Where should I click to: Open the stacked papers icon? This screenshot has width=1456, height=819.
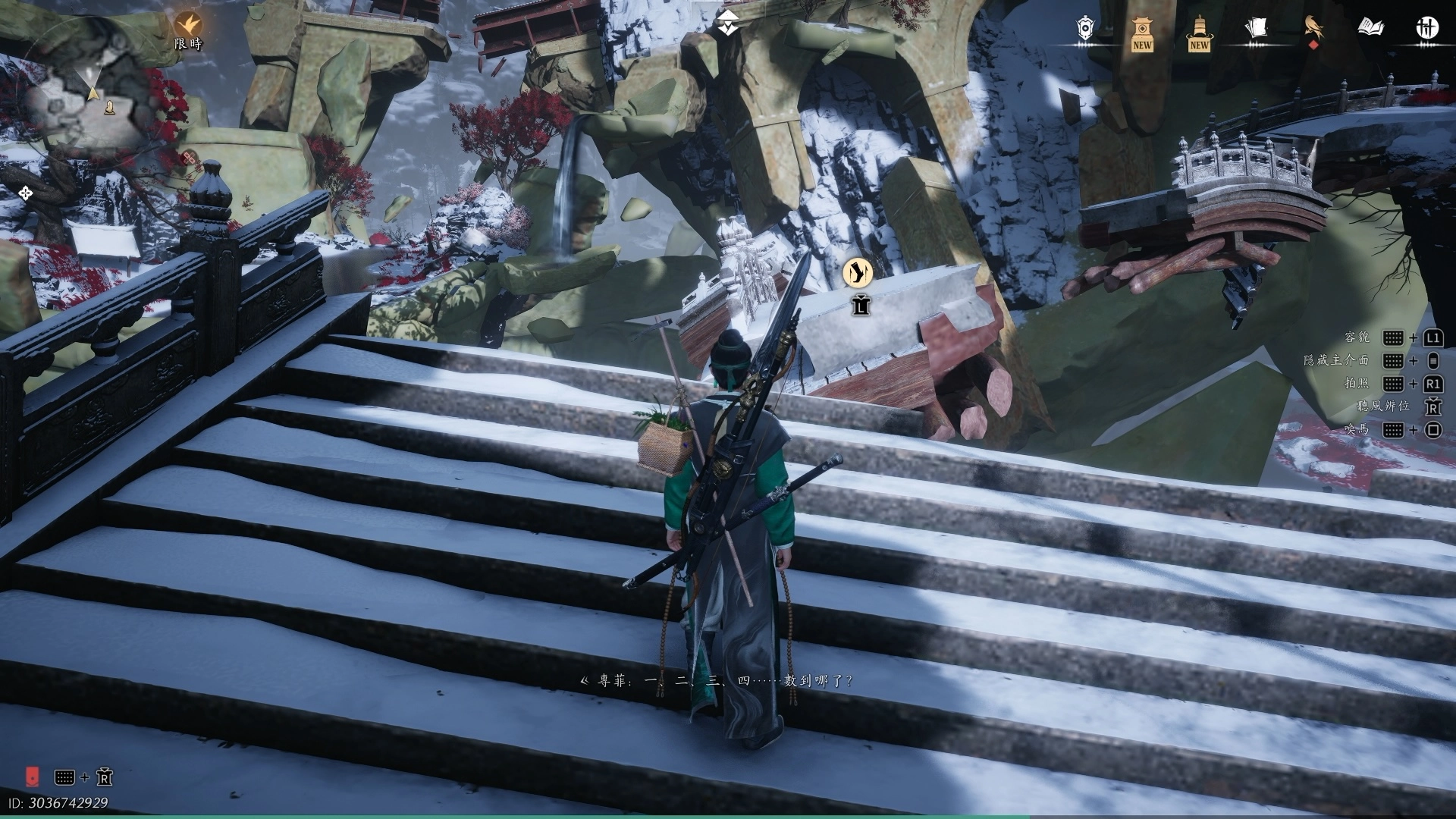[x=1256, y=28]
